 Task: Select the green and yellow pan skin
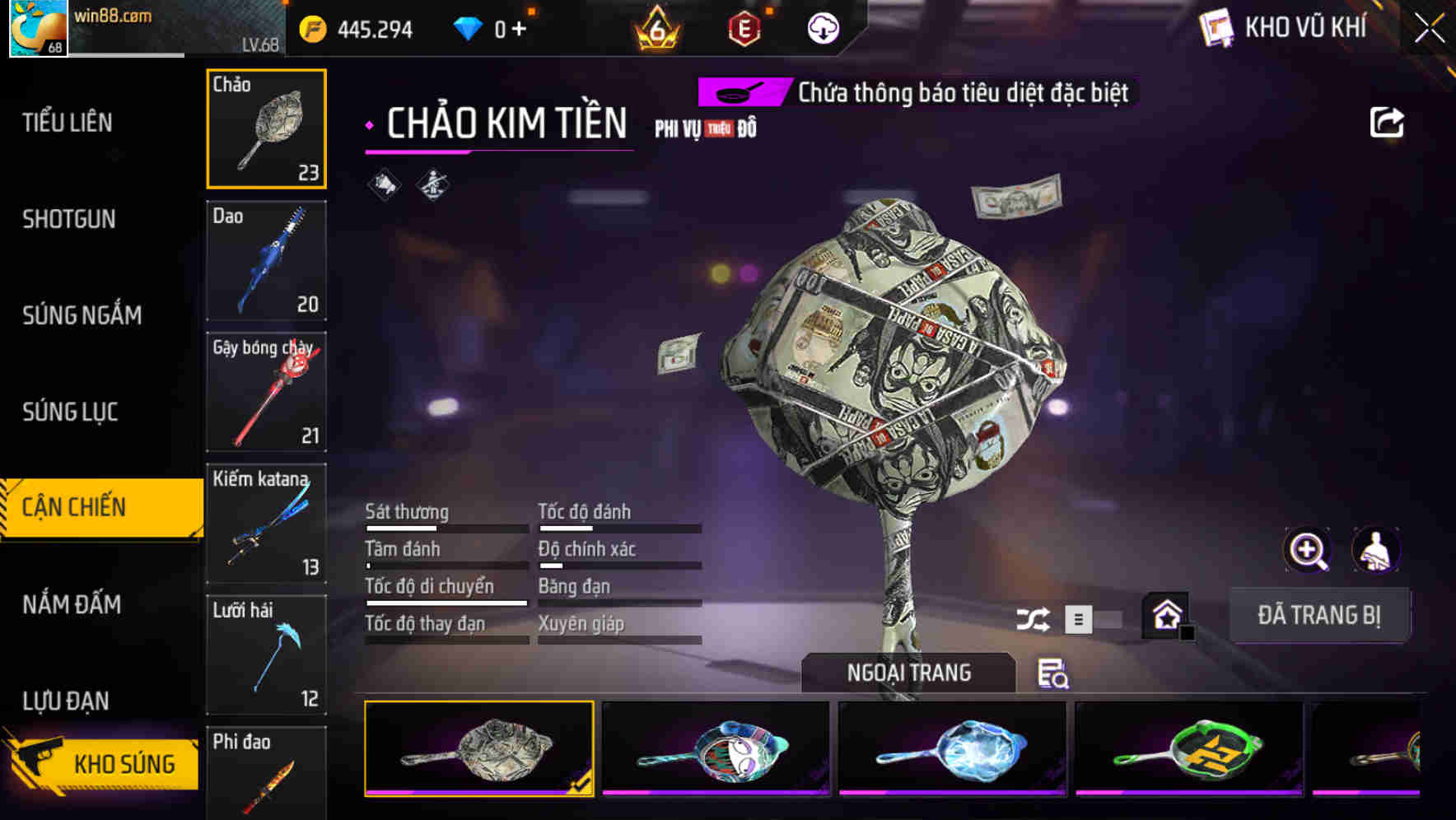[1188, 748]
